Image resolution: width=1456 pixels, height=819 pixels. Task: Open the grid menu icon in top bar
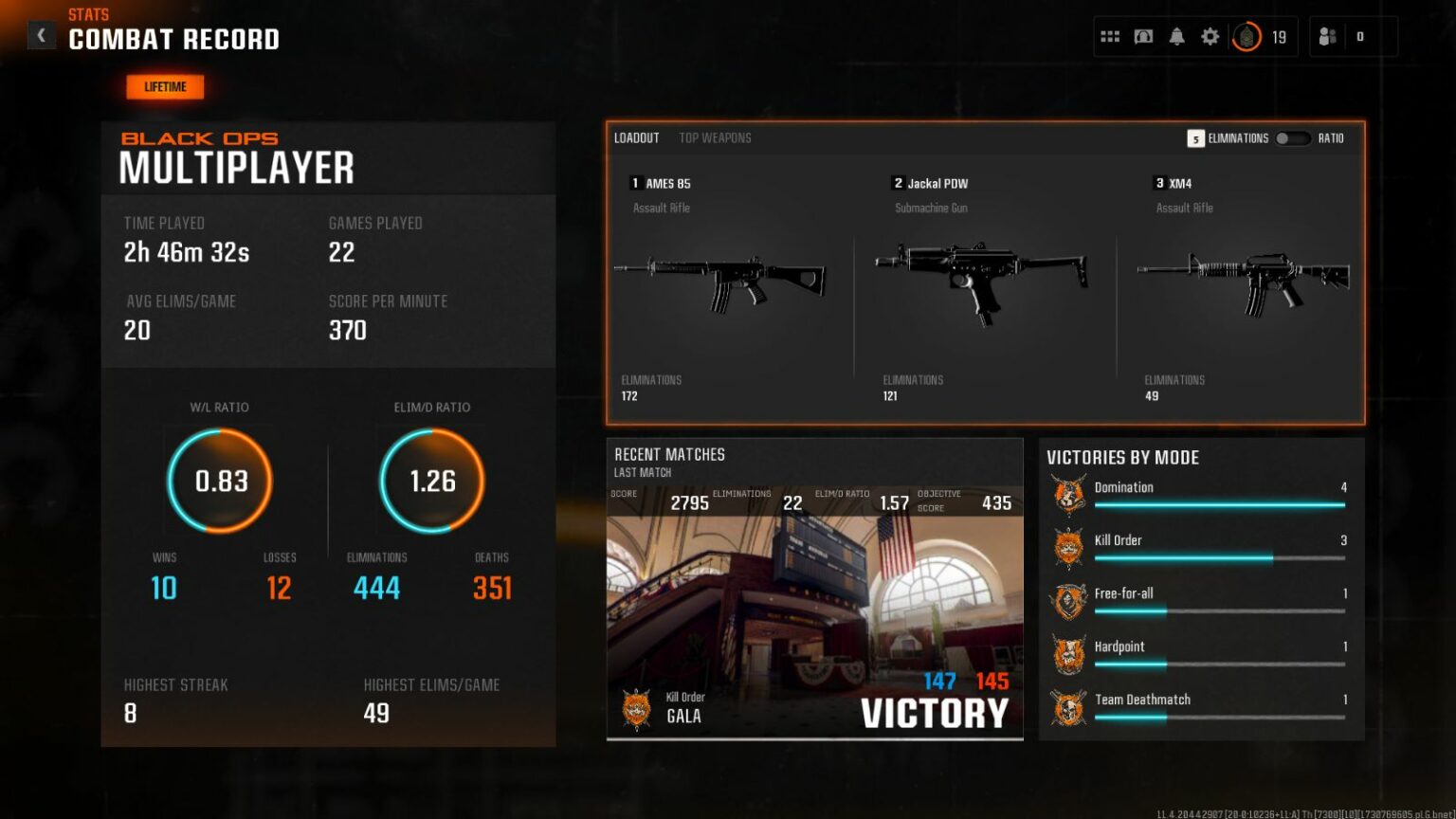click(x=1110, y=35)
